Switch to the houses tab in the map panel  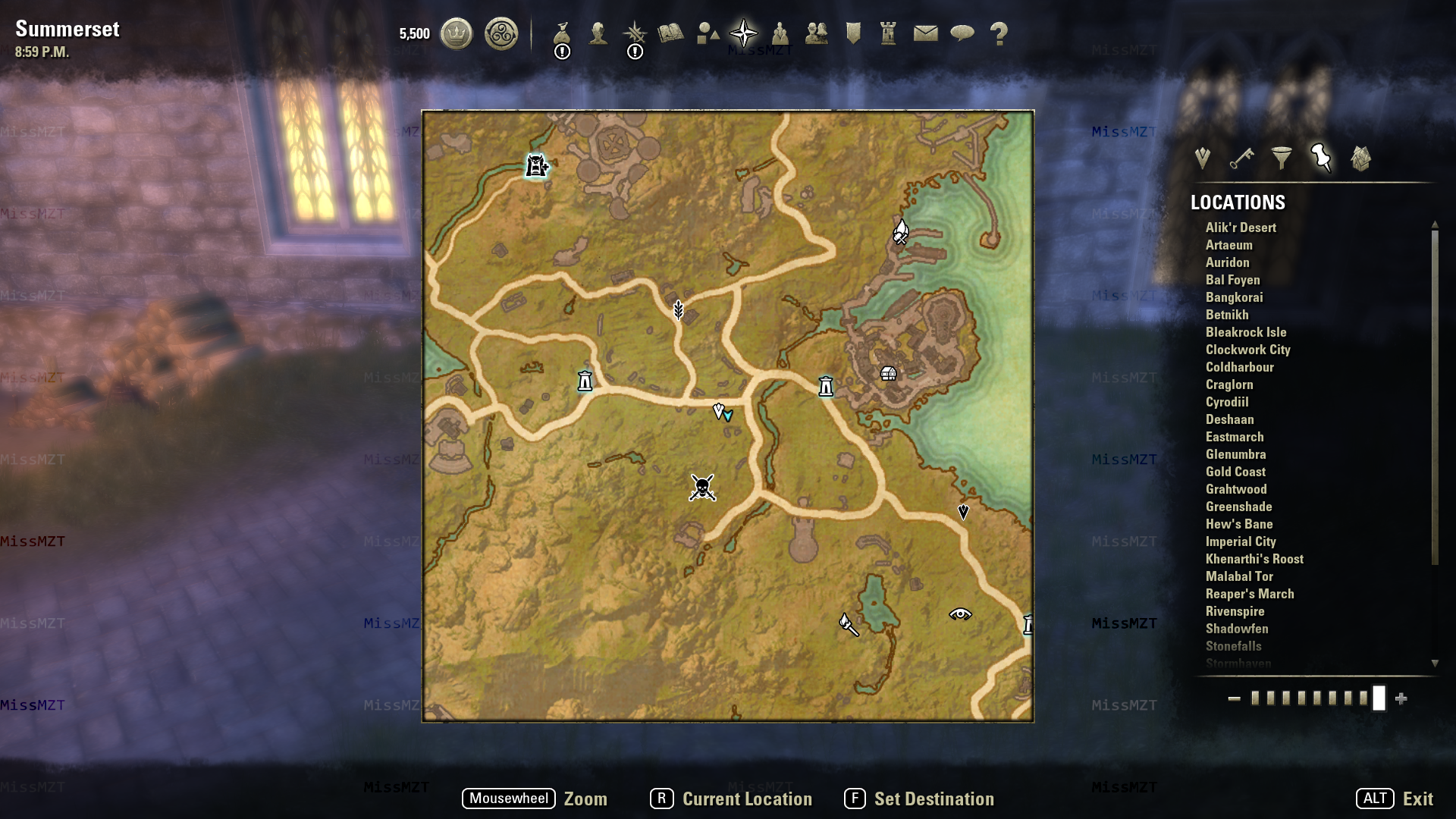pos(1360,158)
